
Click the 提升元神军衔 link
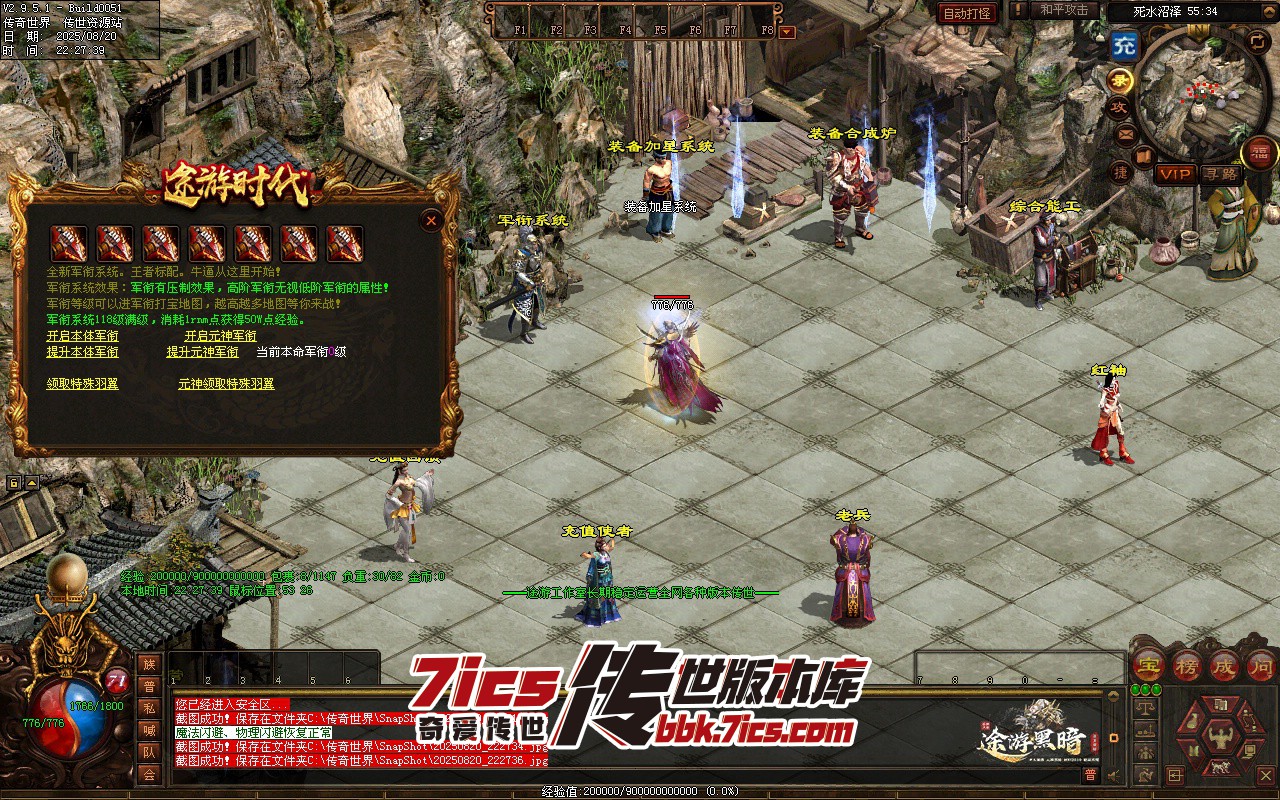pyautogui.click(x=202, y=352)
